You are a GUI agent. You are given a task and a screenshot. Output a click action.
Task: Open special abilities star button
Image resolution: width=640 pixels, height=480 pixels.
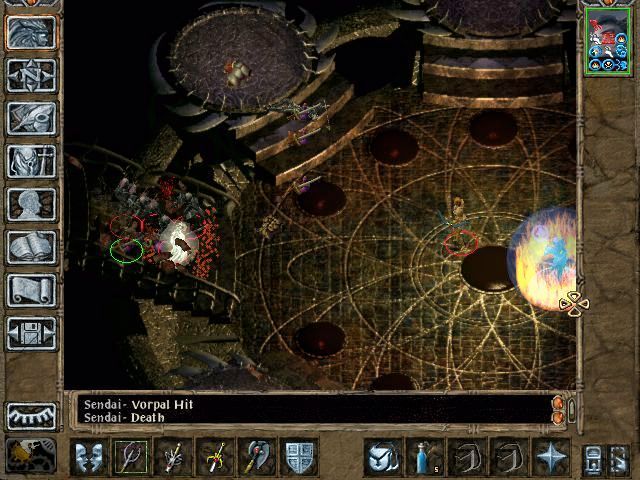click(550, 457)
